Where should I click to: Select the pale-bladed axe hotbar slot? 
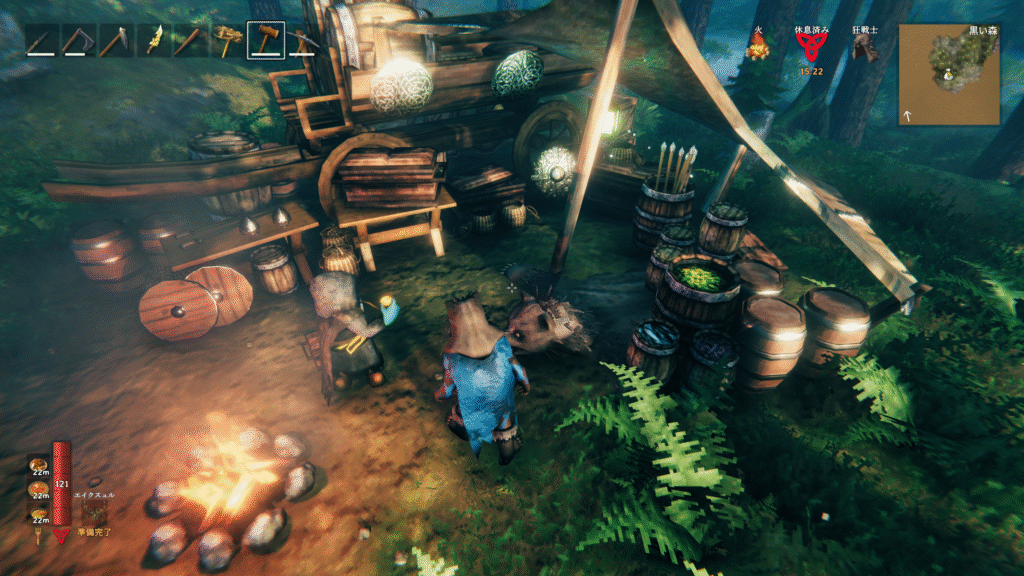pyautogui.click(x=115, y=40)
